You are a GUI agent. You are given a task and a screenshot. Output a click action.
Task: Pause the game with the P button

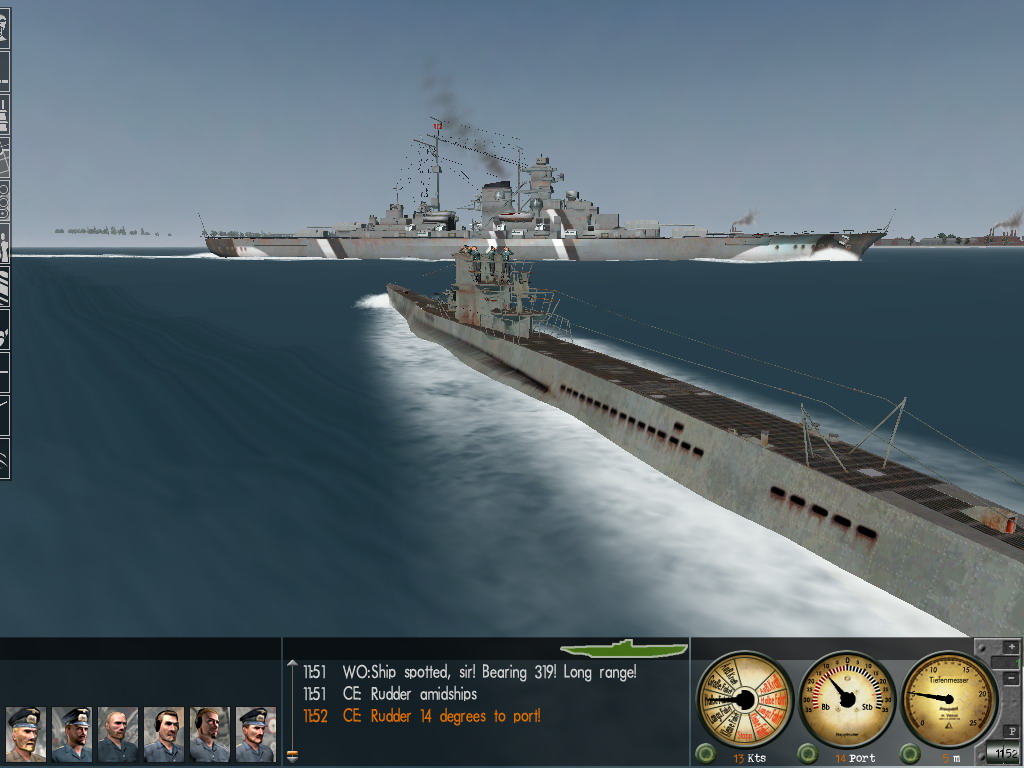click(x=1011, y=732)
